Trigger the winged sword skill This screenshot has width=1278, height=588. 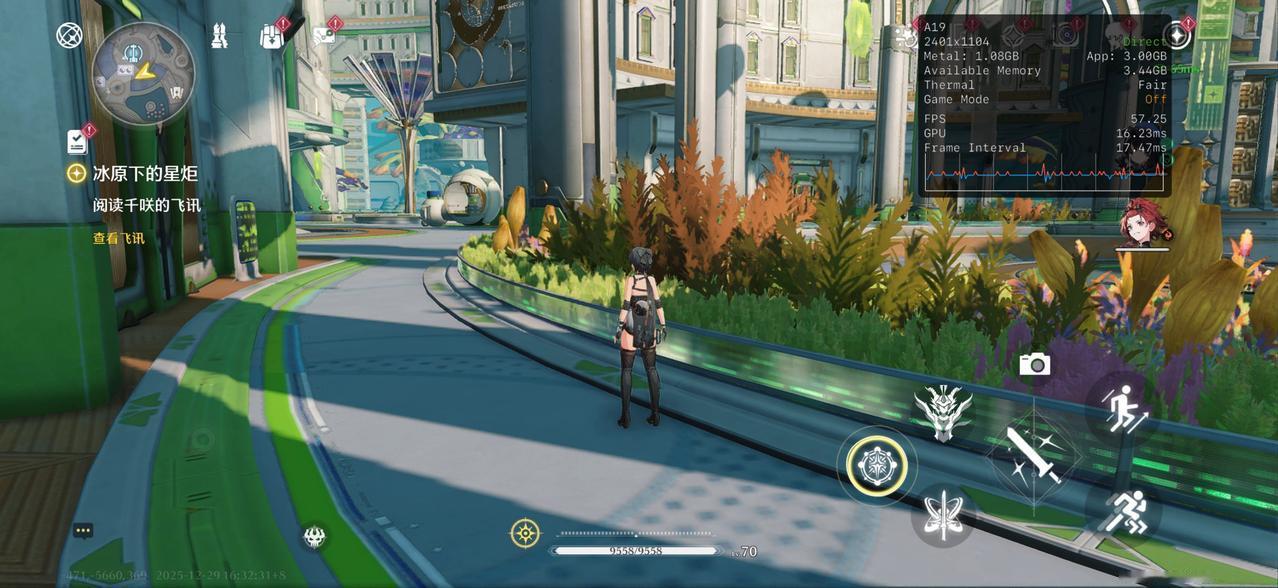943,515
